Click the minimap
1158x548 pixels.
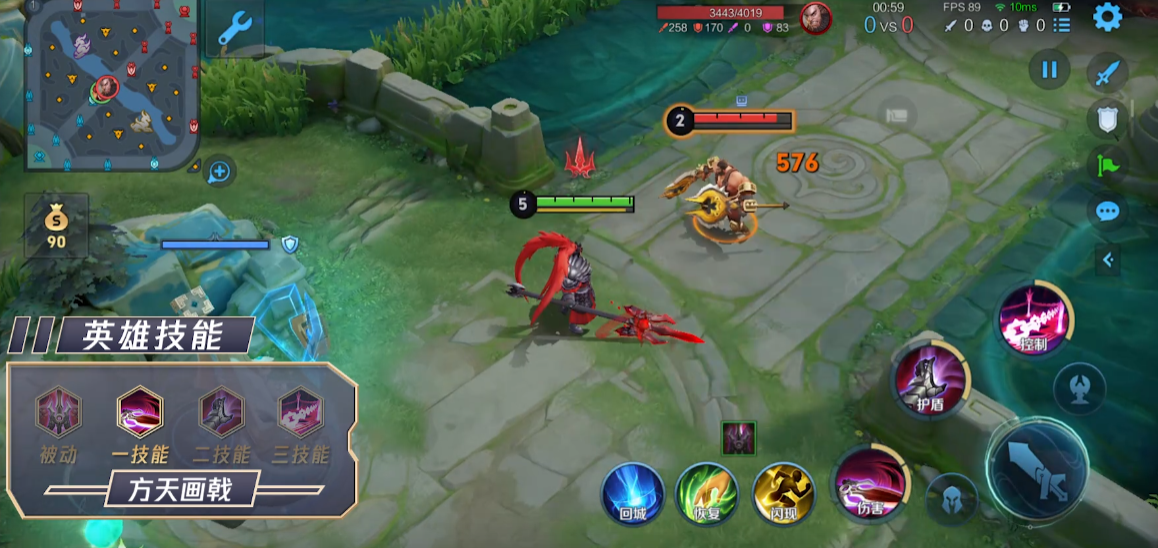click(x=110, y=84)
